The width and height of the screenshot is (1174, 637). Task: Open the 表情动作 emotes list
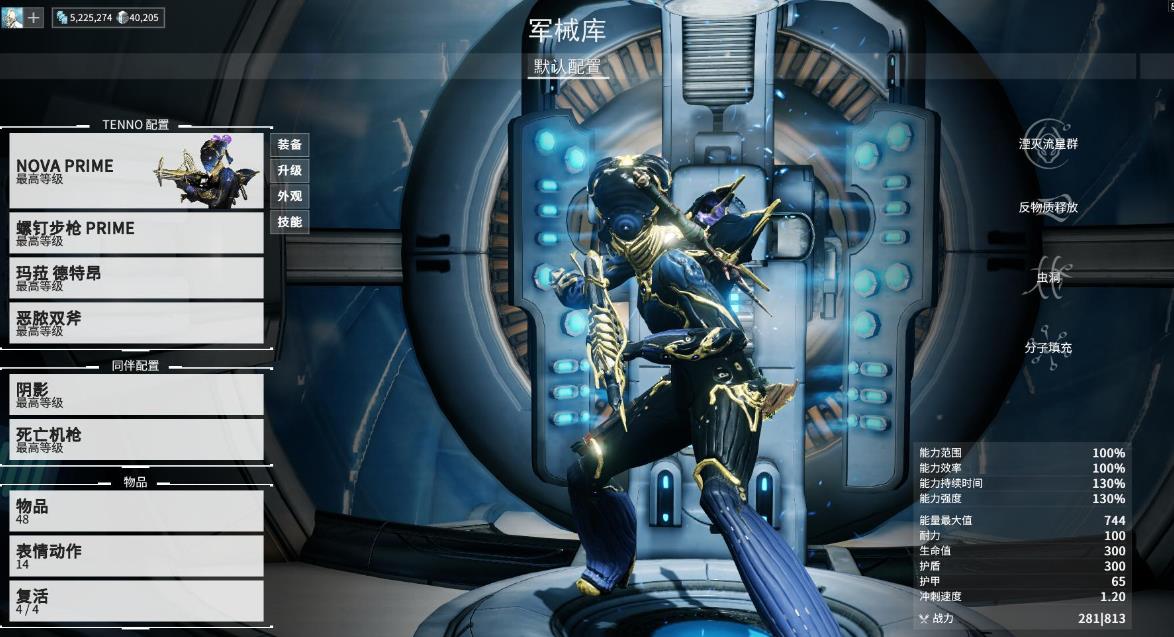coord(136,556)
